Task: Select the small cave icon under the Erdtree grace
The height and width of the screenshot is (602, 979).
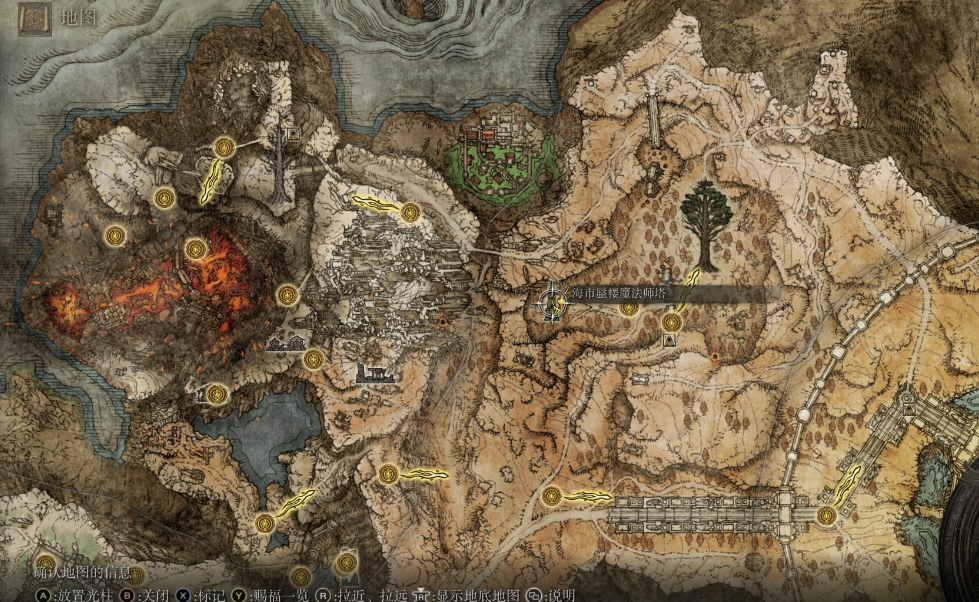Action: click(x=668, y=340)
